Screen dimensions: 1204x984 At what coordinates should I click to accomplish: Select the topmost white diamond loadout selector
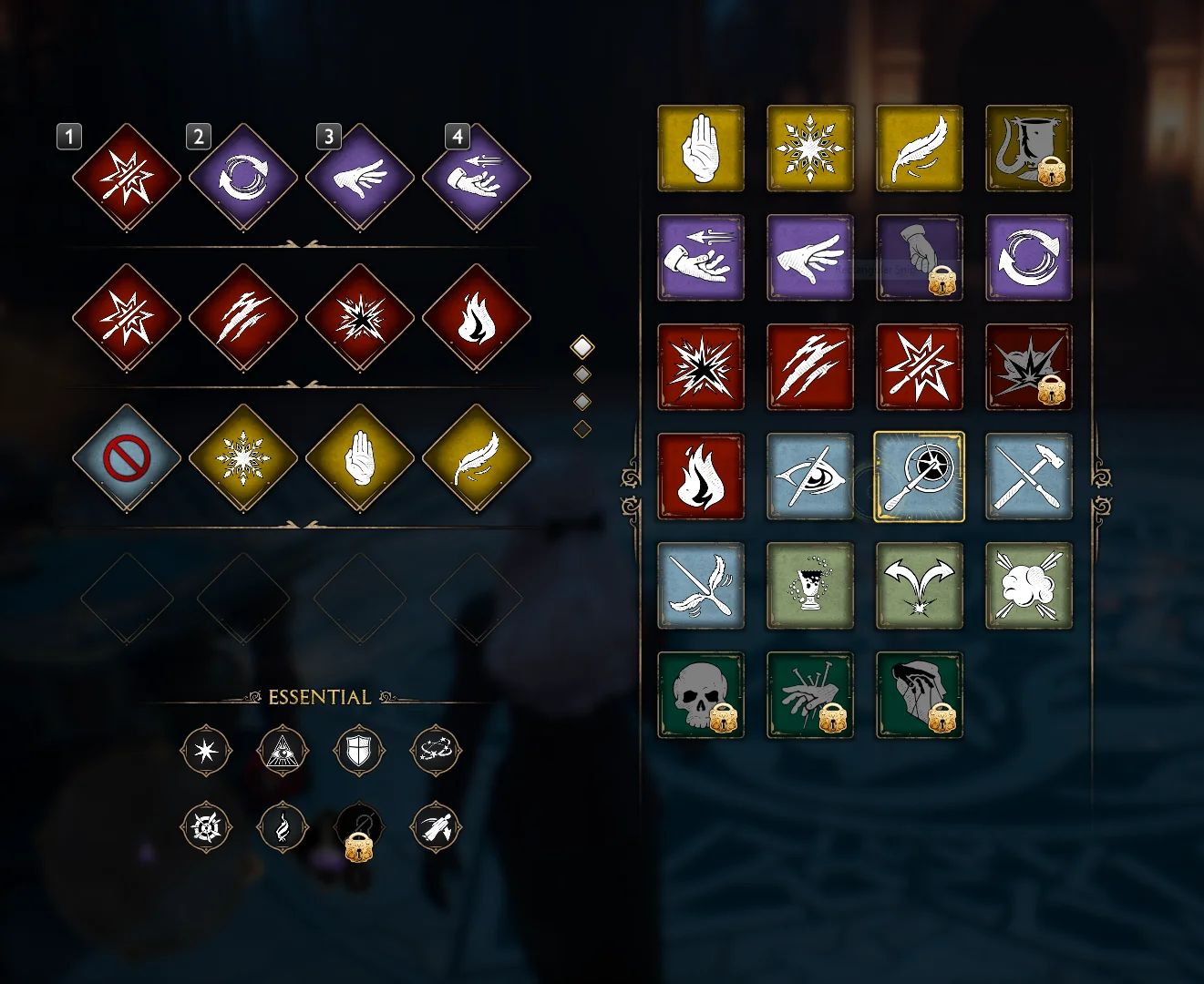pyautogui.click(x=581, y=347)
